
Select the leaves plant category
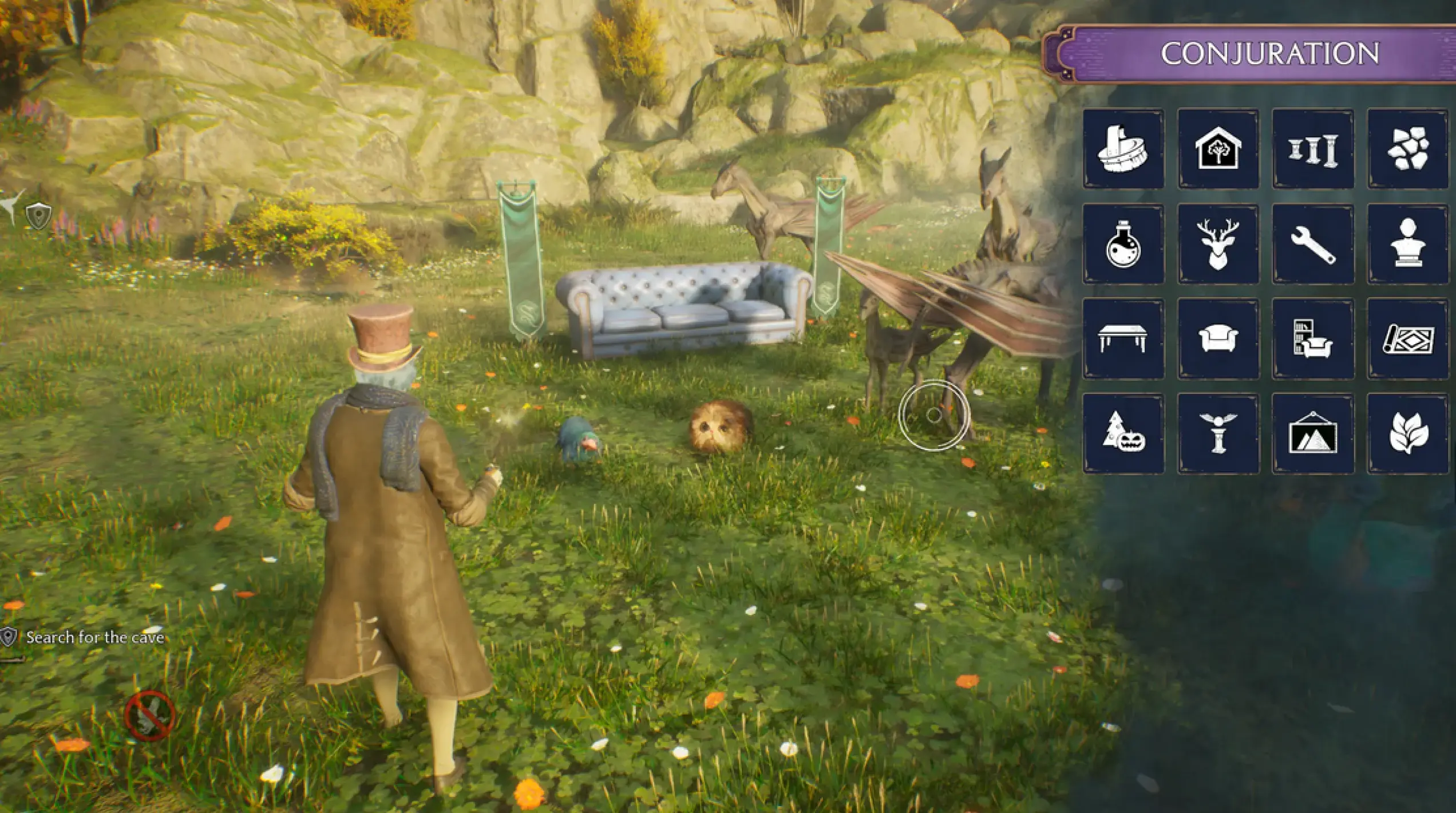point(1408,433)
